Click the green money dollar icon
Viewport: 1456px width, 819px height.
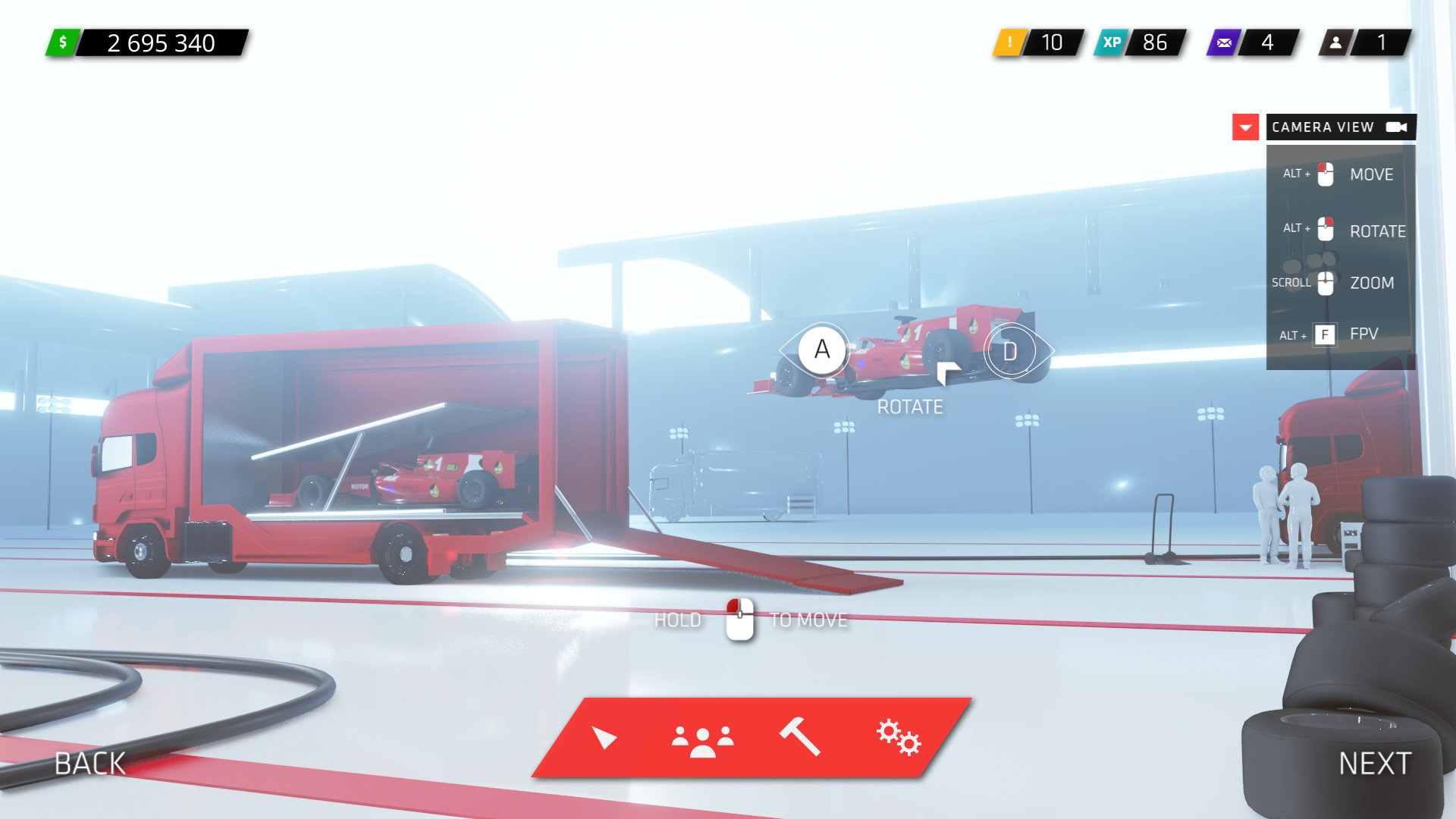tap(64, 43)
